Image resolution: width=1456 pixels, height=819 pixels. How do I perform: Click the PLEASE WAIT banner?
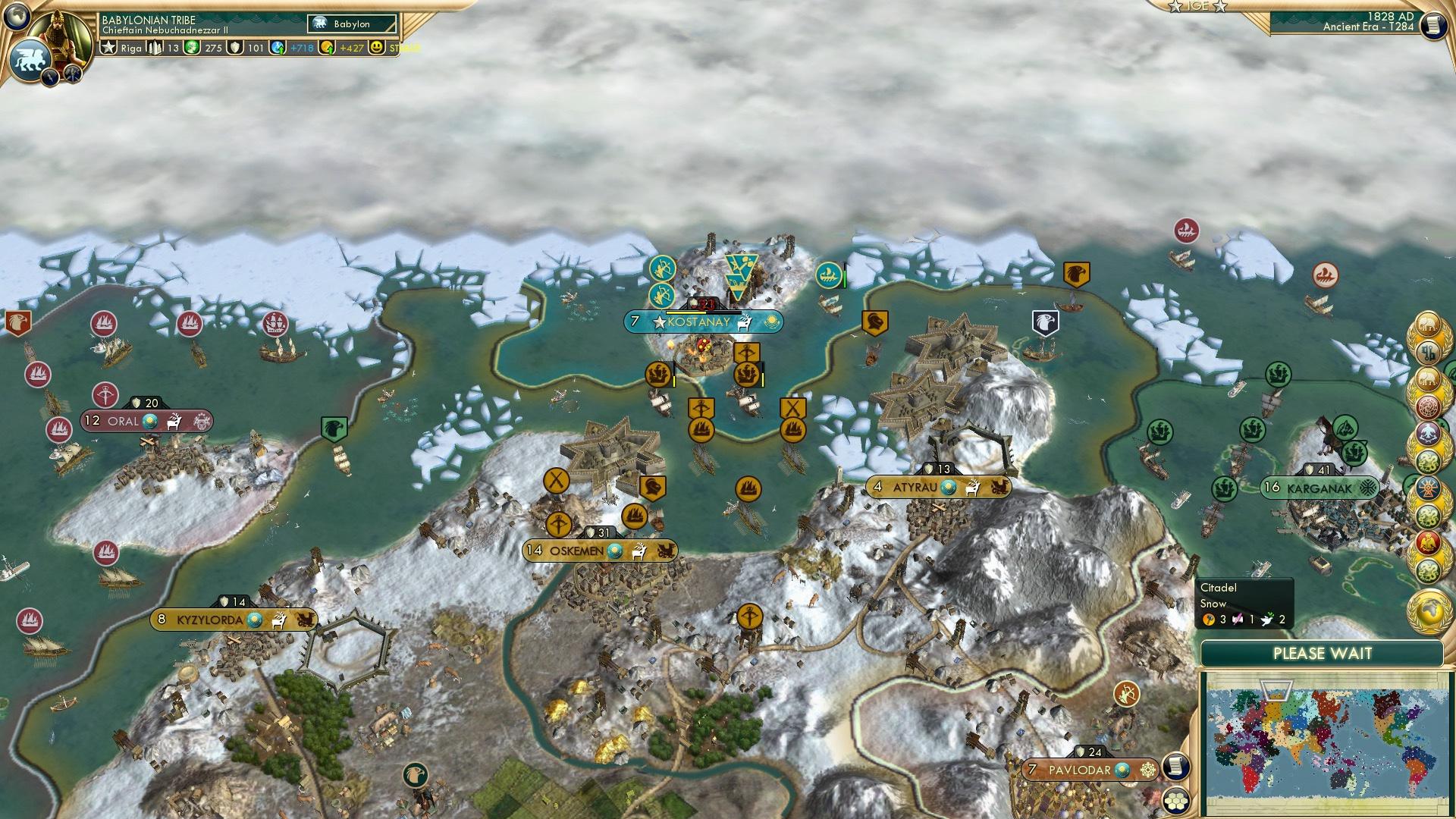click(x=1323, y=652)
